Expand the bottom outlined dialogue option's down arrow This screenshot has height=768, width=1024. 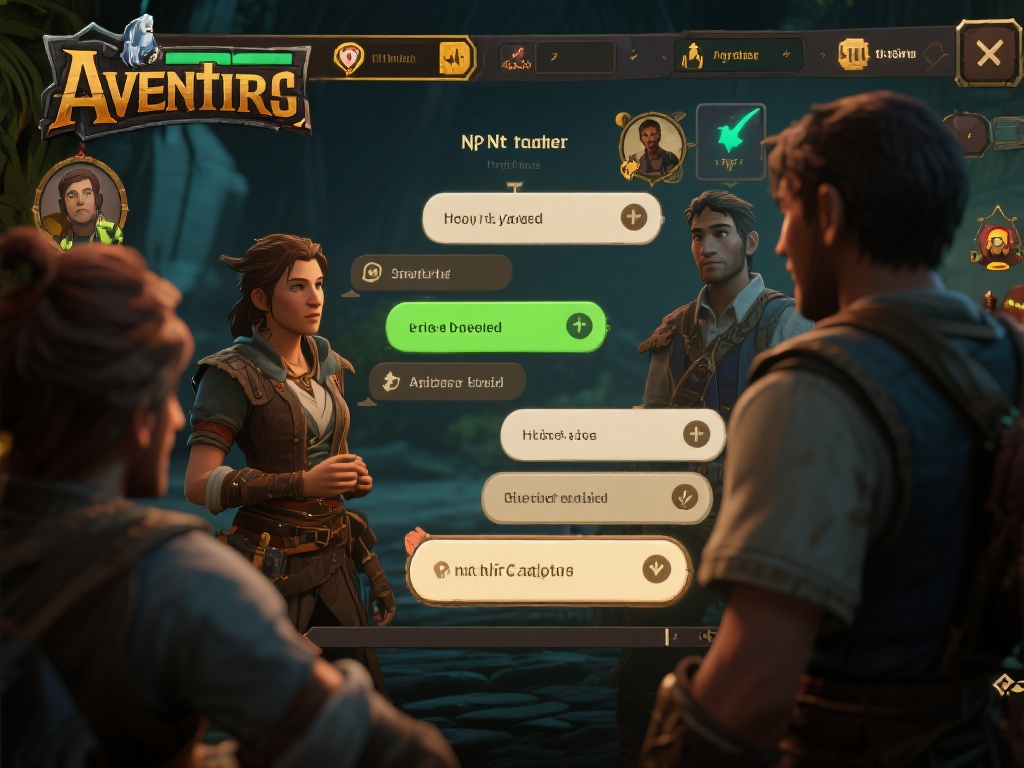(x=655, y=570)
